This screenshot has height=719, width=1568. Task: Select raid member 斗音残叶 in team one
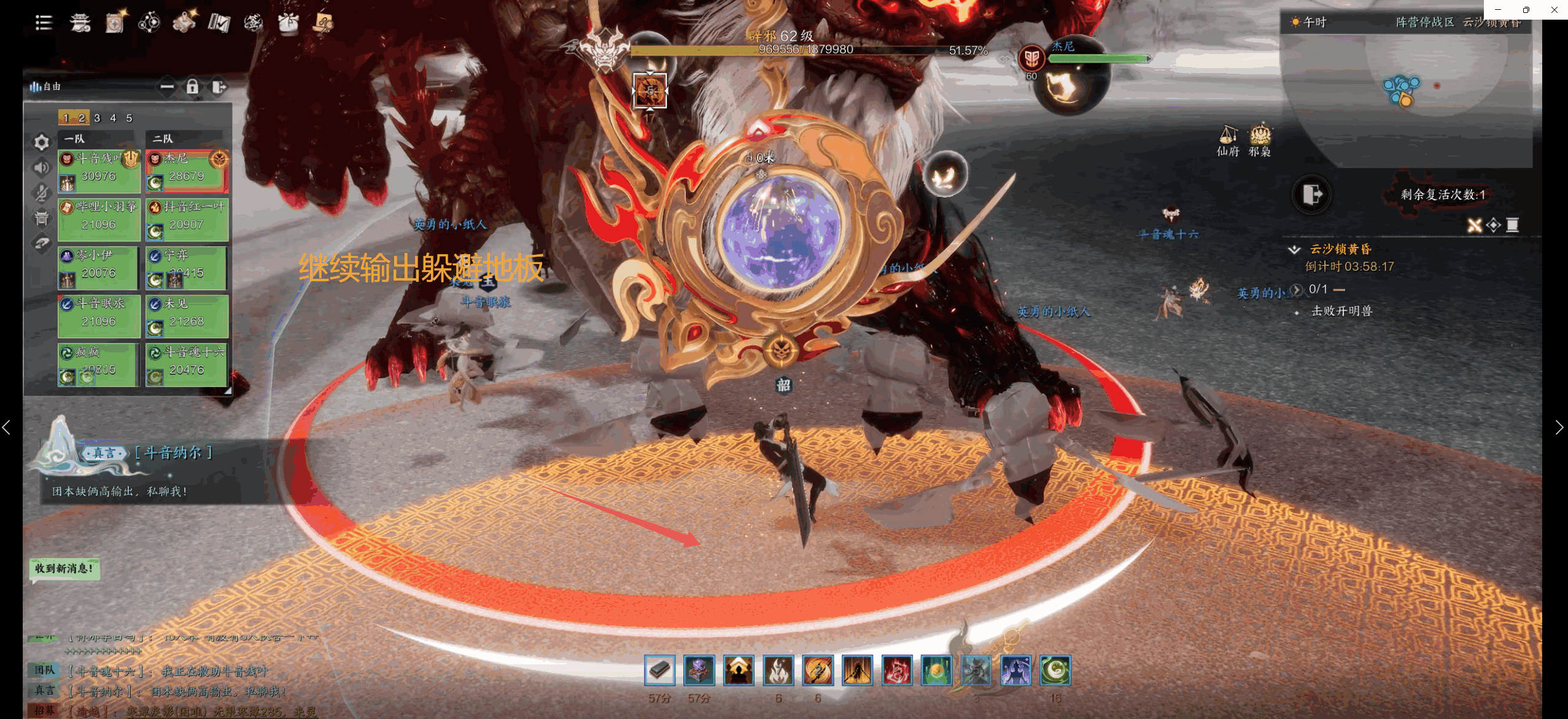tap(99, 170)
